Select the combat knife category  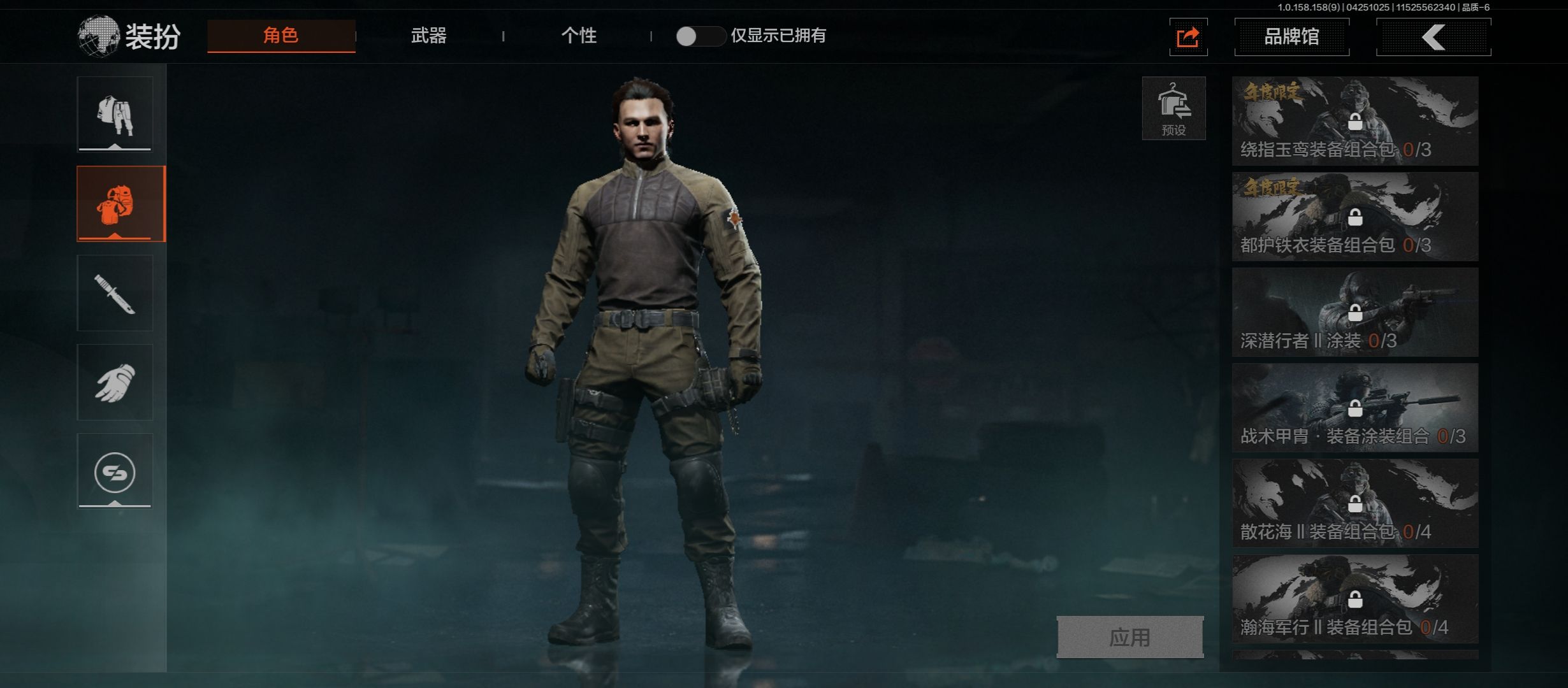point(115,293)
